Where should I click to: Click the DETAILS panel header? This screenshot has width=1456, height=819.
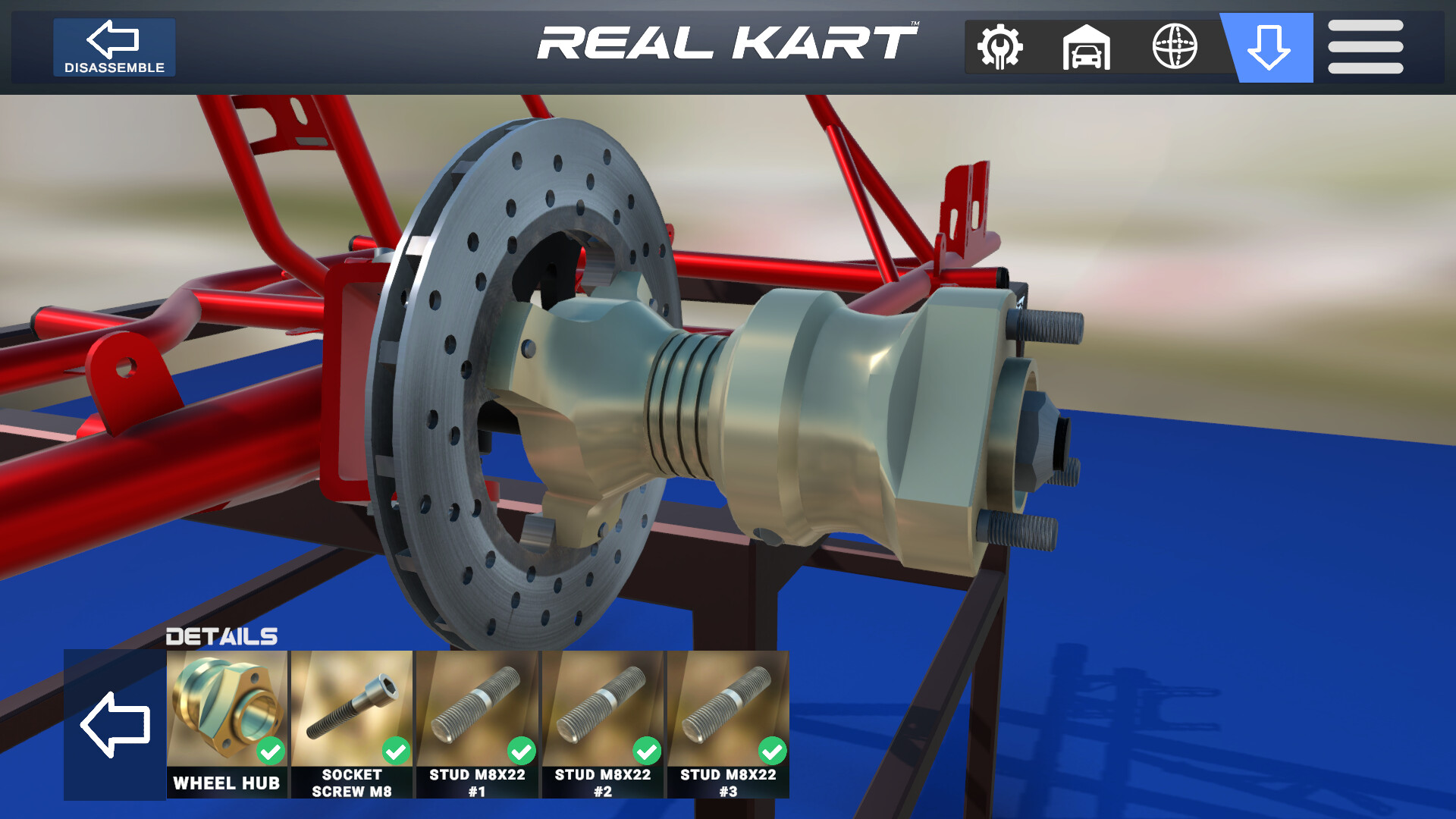(x=221, y=637)
